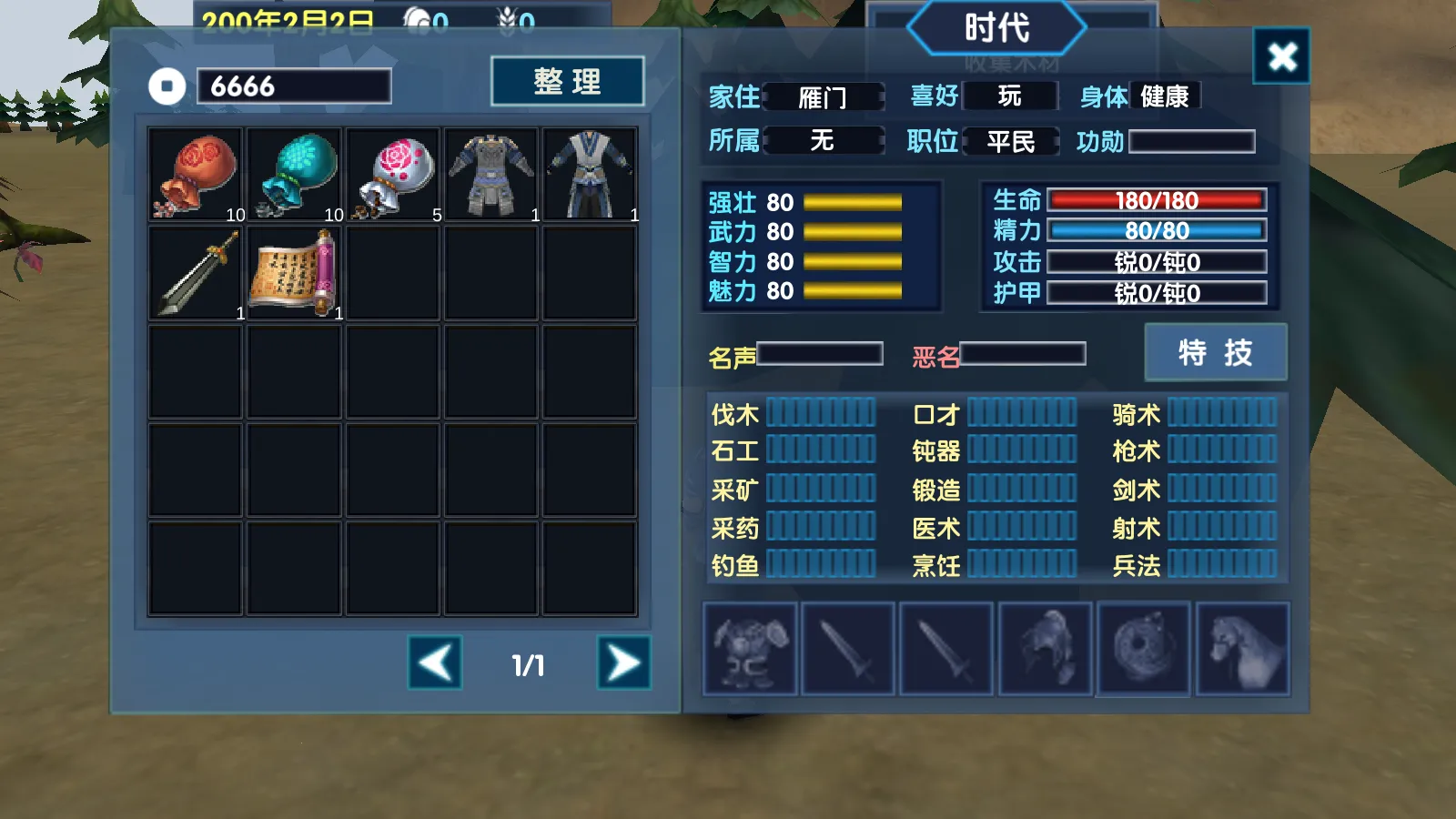Close the character panel with the X
The image size is (1456, 819).
(x=1281, y=56)
